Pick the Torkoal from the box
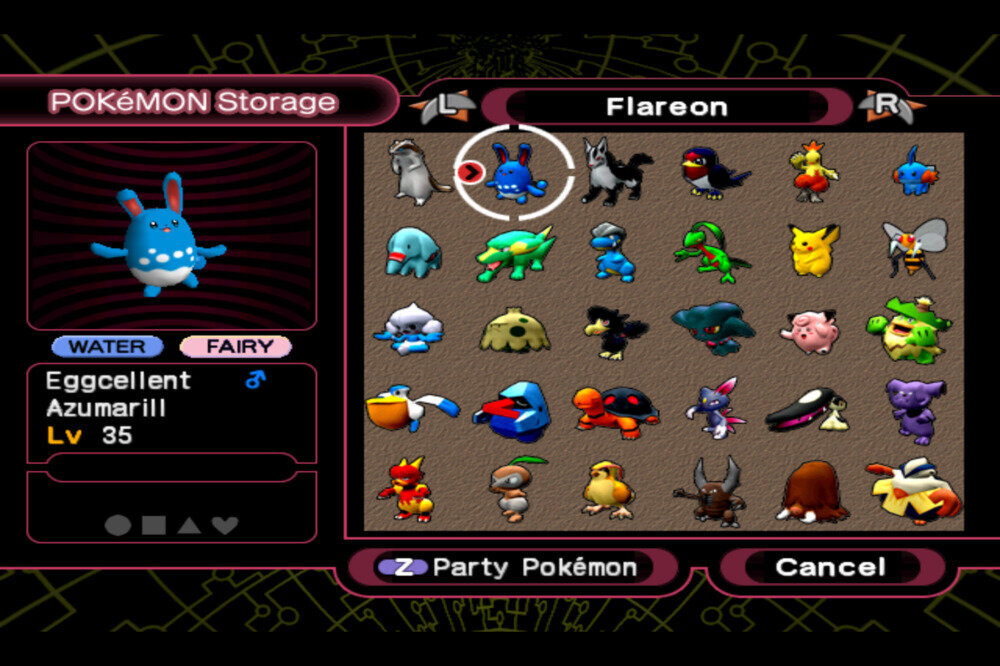The image size is (1000, 666). 615,409
